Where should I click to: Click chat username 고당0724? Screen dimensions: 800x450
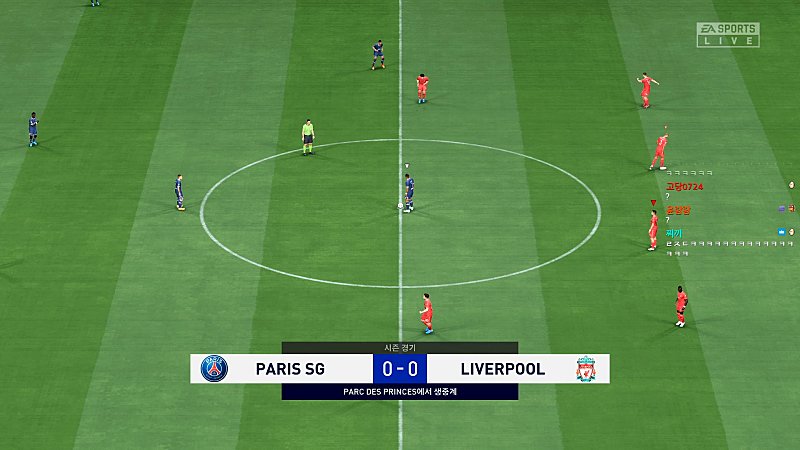[x=685, y=187]
